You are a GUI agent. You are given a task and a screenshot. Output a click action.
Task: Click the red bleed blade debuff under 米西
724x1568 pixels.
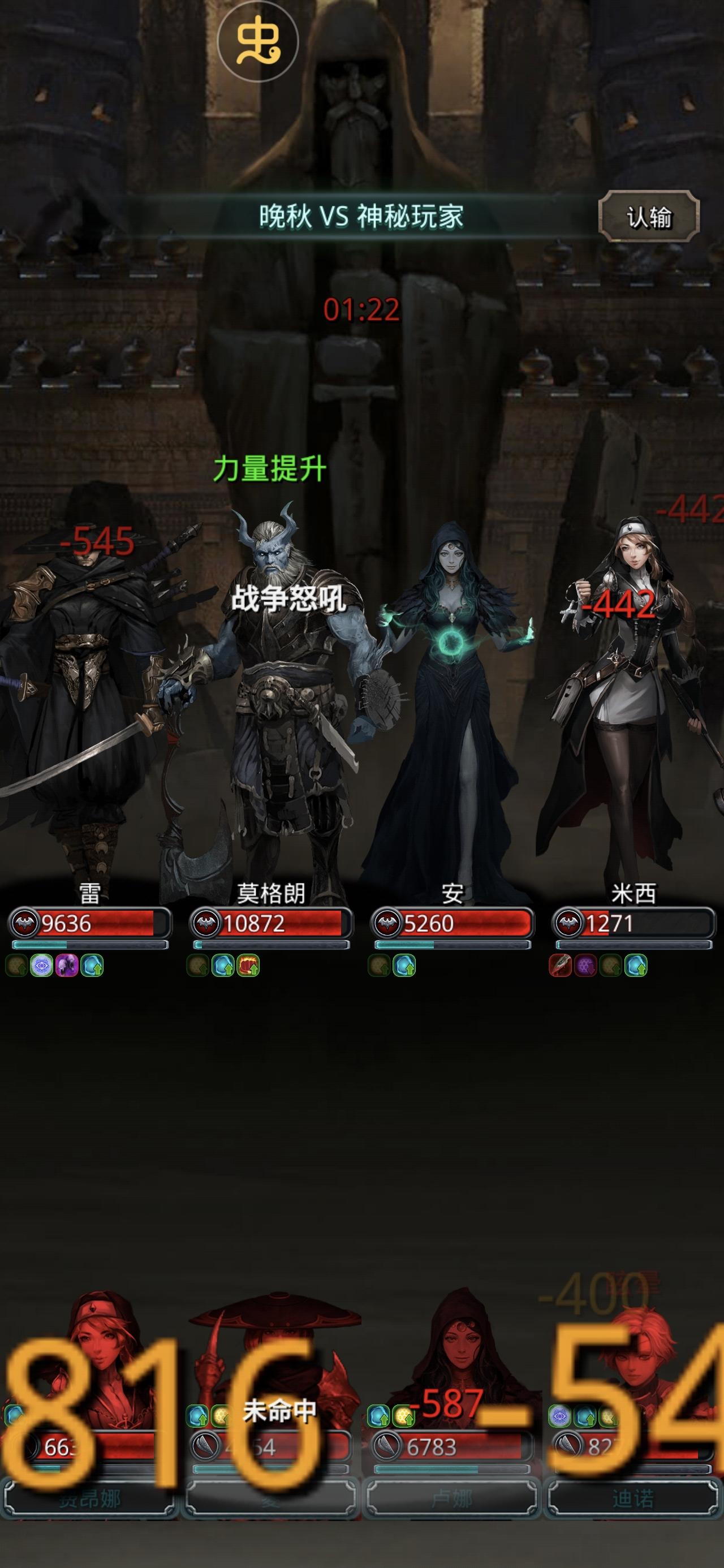click(x=559, y=967)
